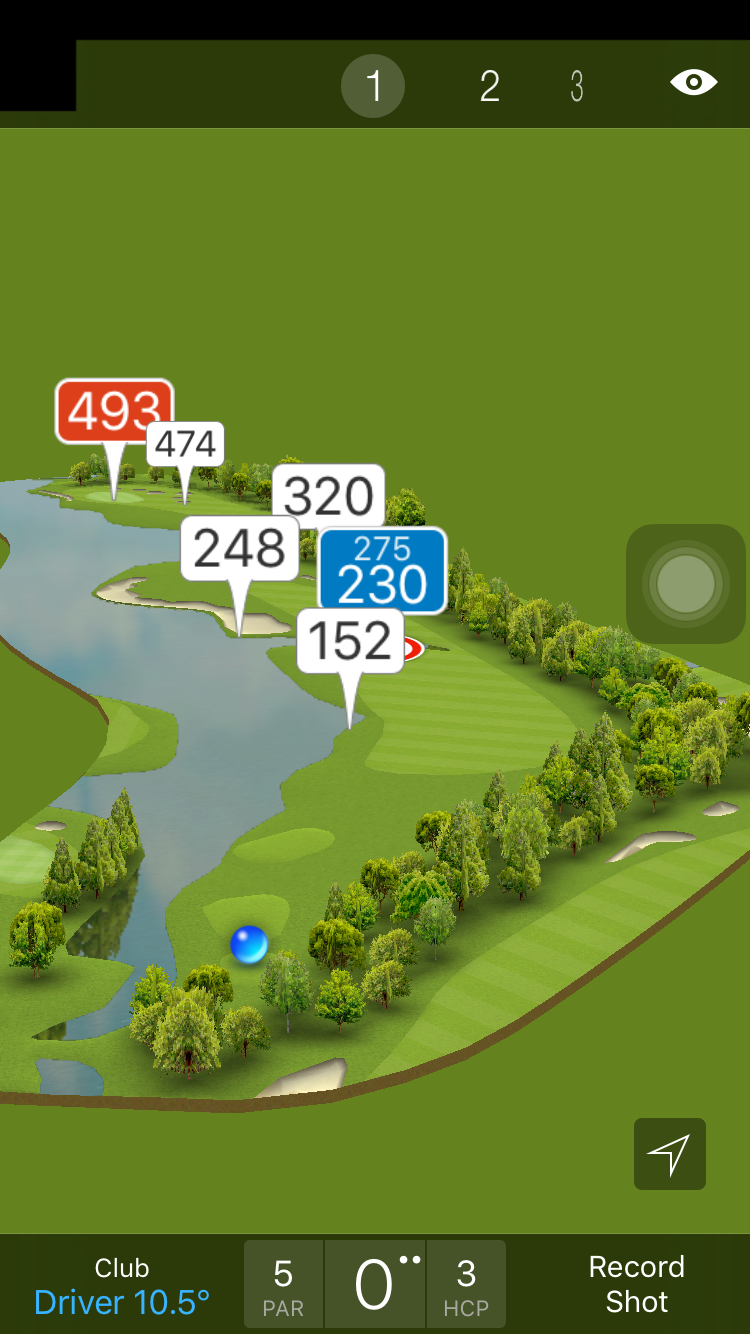The image size is (750, 1334).
Task: Open the score box showing 0
Action: (x=375, y=1285)
